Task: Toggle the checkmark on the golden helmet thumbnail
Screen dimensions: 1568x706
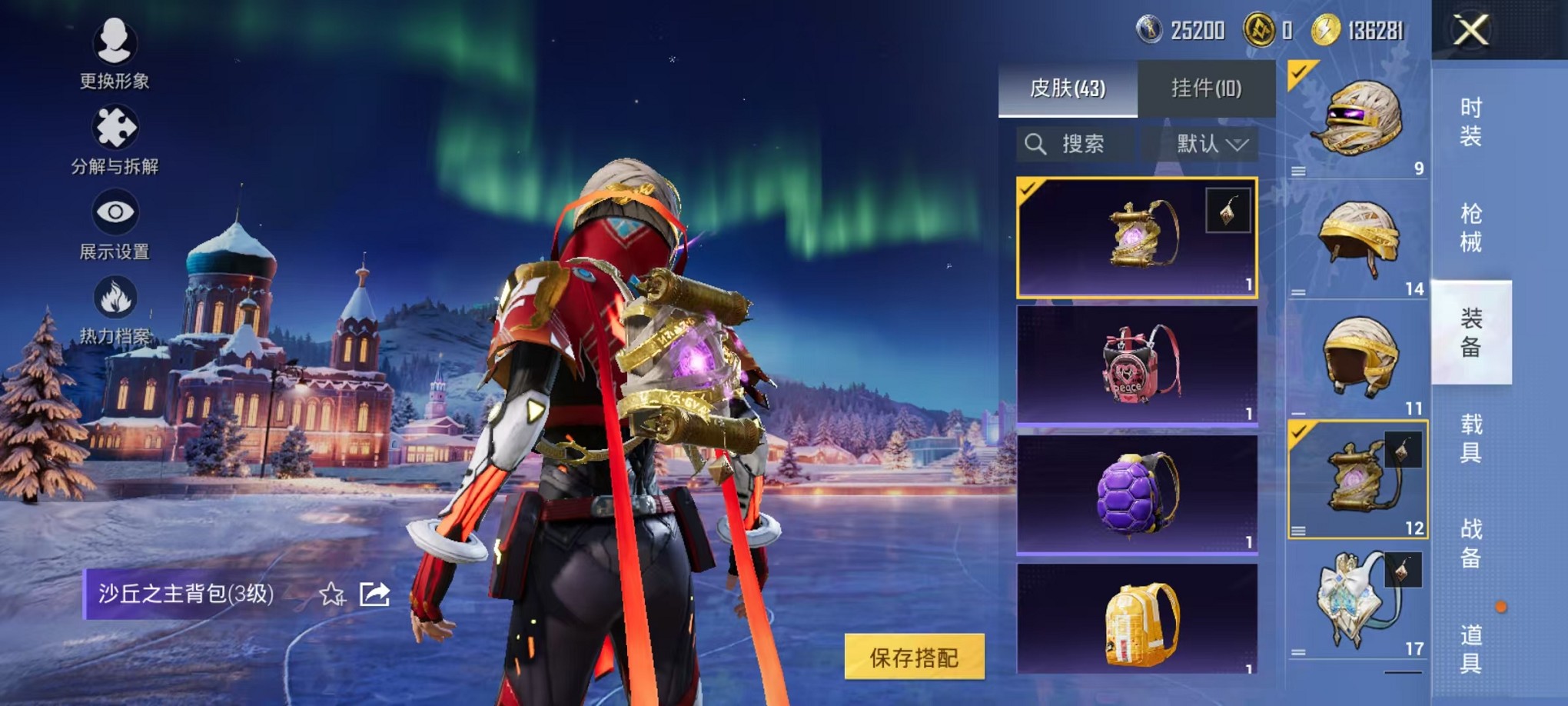Action: pyautogui.click(x=1297, y=75)
